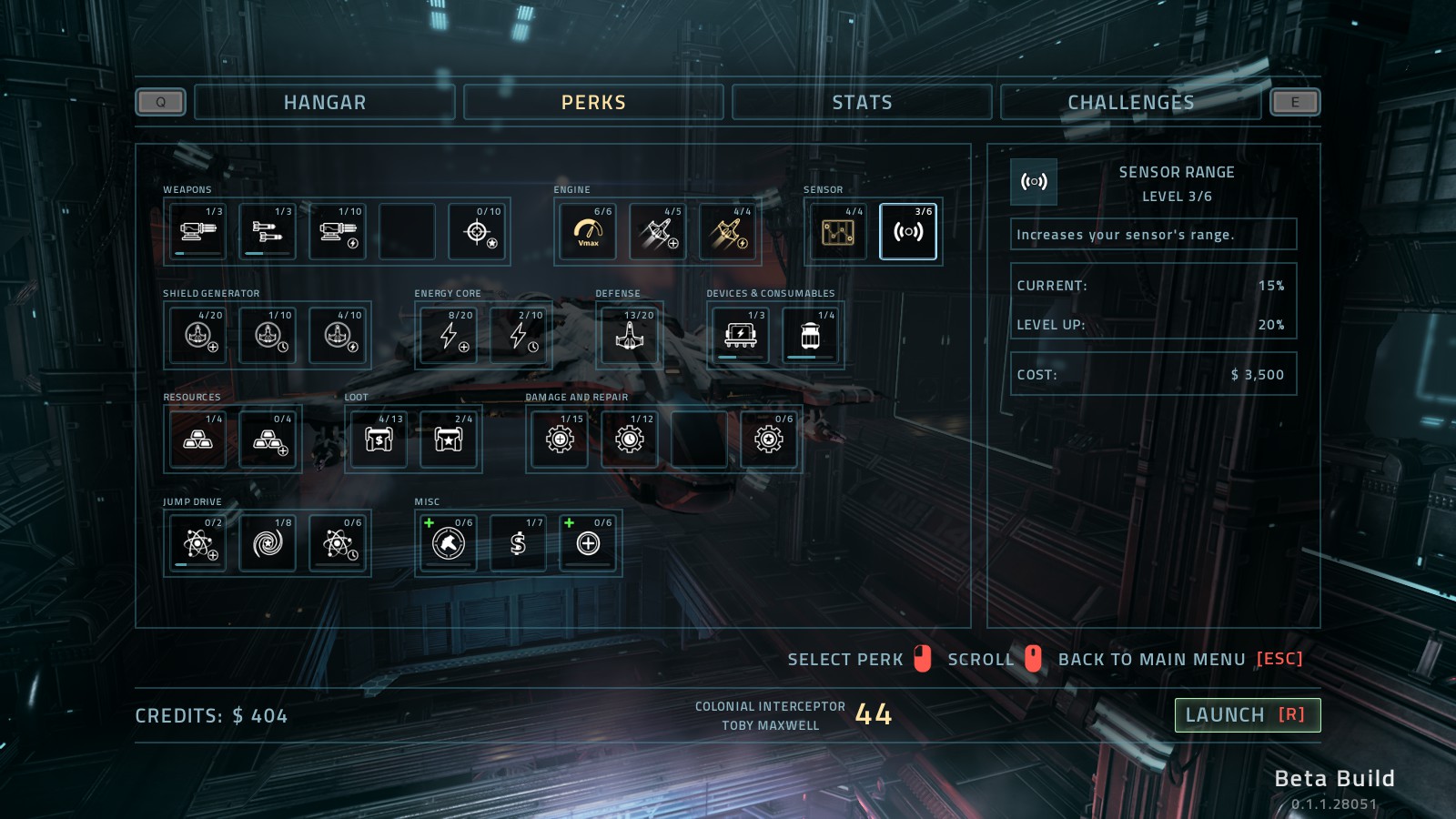Select the energy core lightning plus perk
This screenshot has height=819, width=1456.
pos(450,336)
